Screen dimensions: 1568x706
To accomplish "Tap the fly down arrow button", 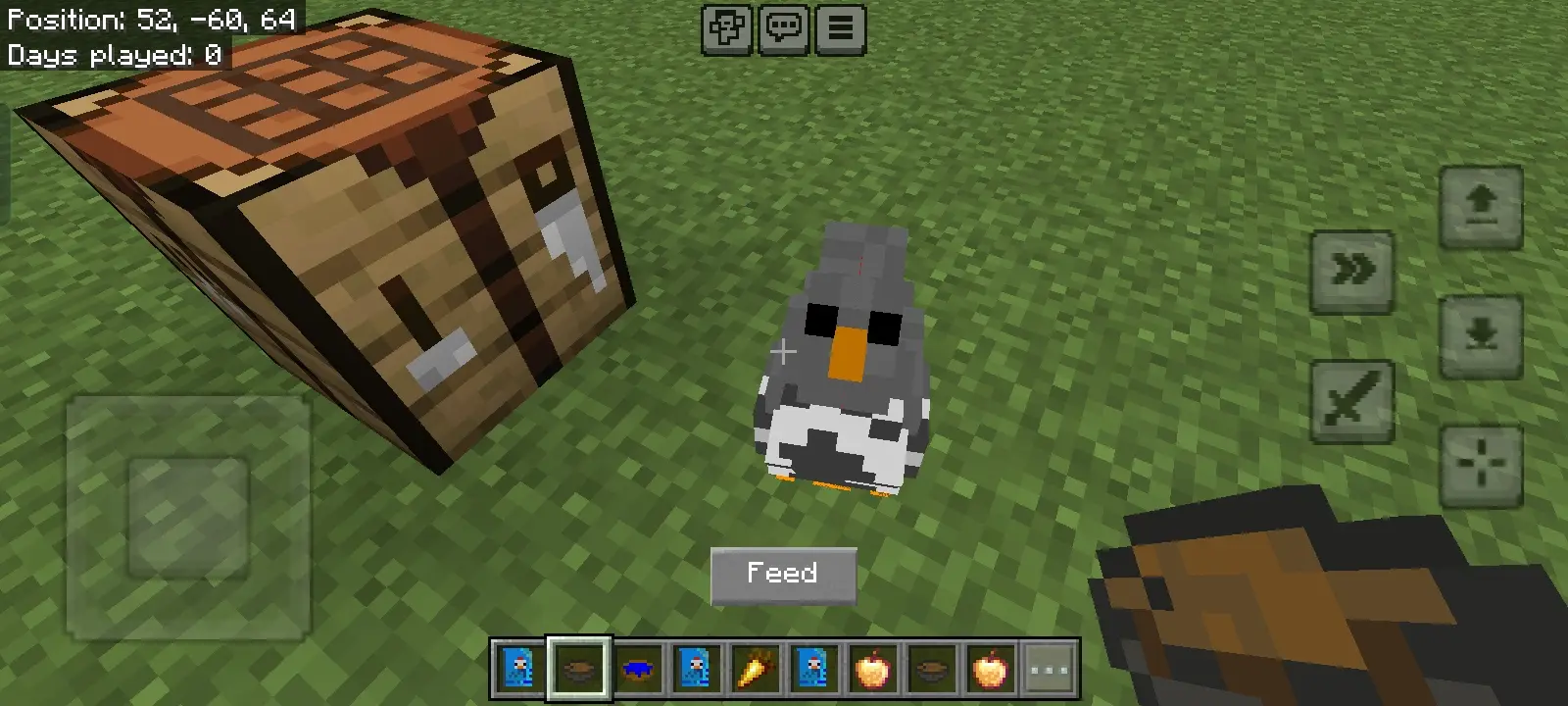I will [x=1481, y=335].
